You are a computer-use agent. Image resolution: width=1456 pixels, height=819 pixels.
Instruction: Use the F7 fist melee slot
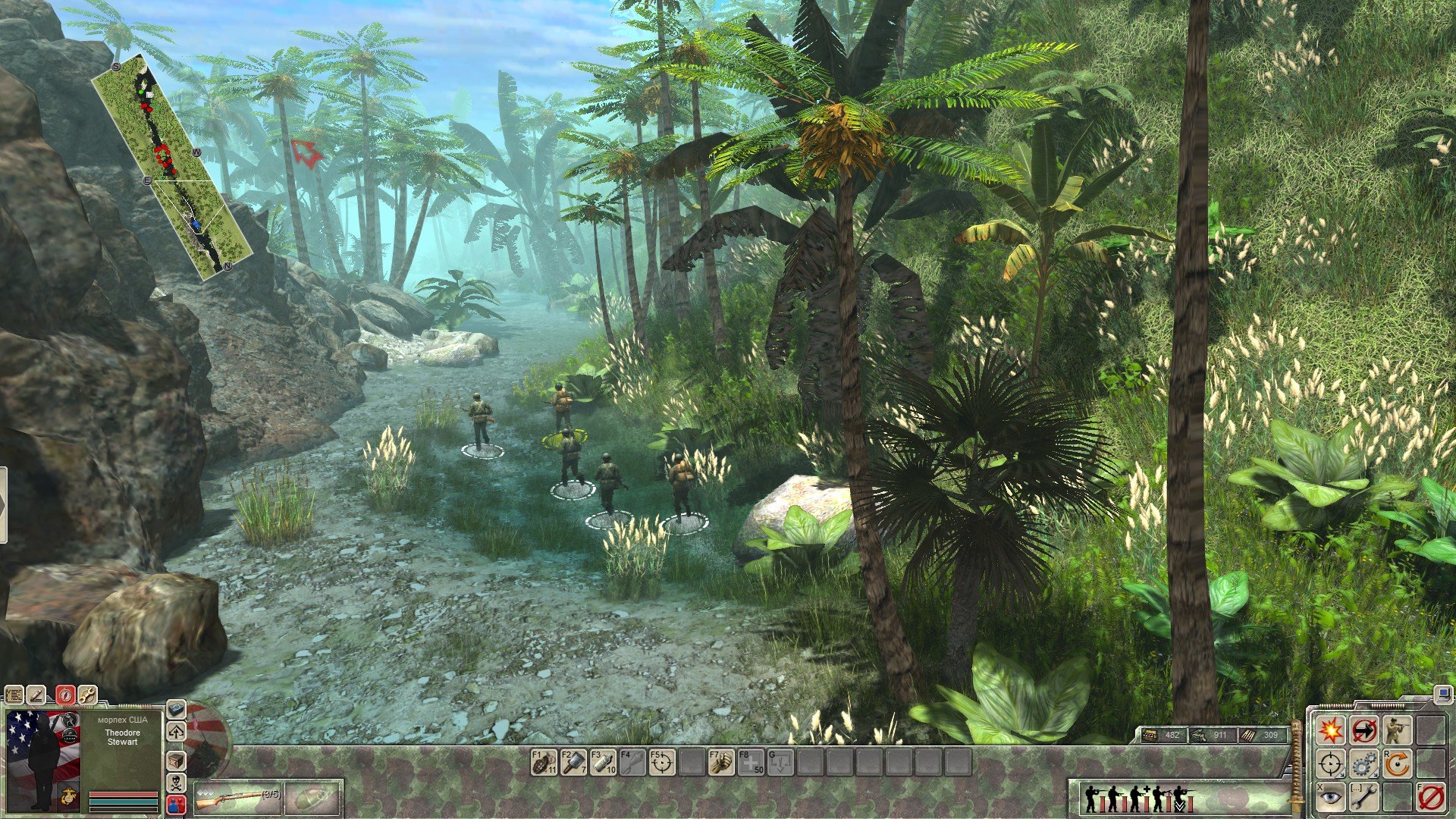point(721,762)
